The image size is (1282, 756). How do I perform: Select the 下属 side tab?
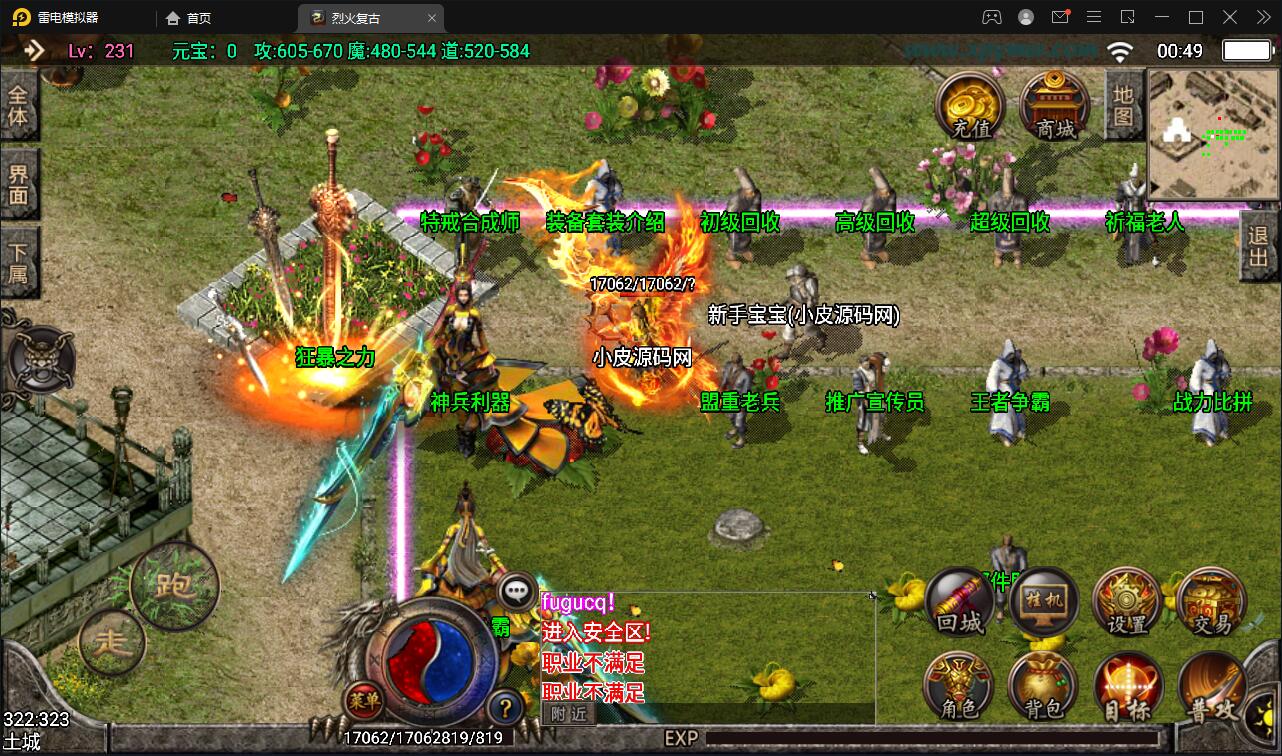click(x=19, y=262)
